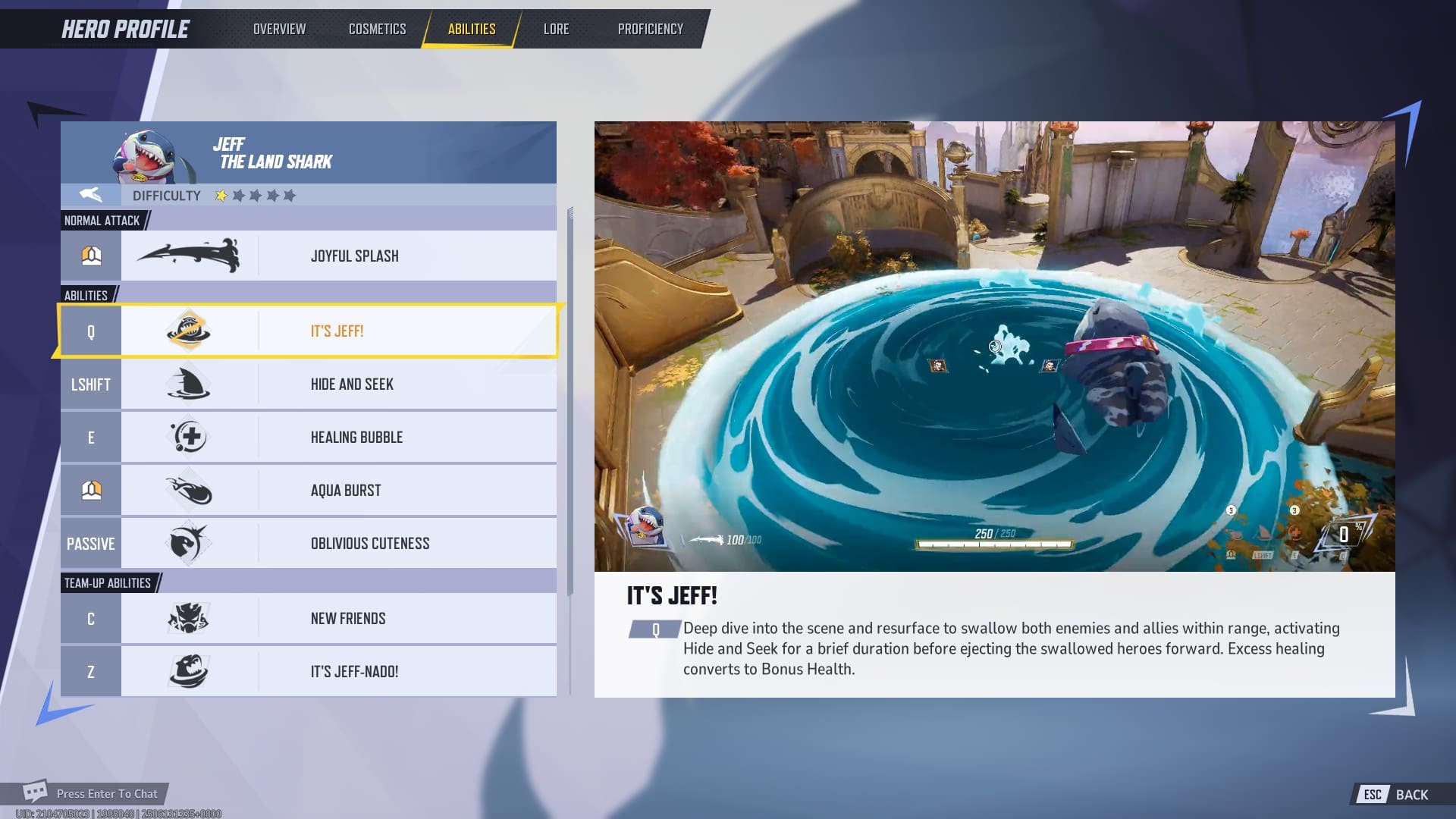The height and width of the screenshot is (819, 1456).
Task: Switch to the Overview tab
Action: pos(278,29)
